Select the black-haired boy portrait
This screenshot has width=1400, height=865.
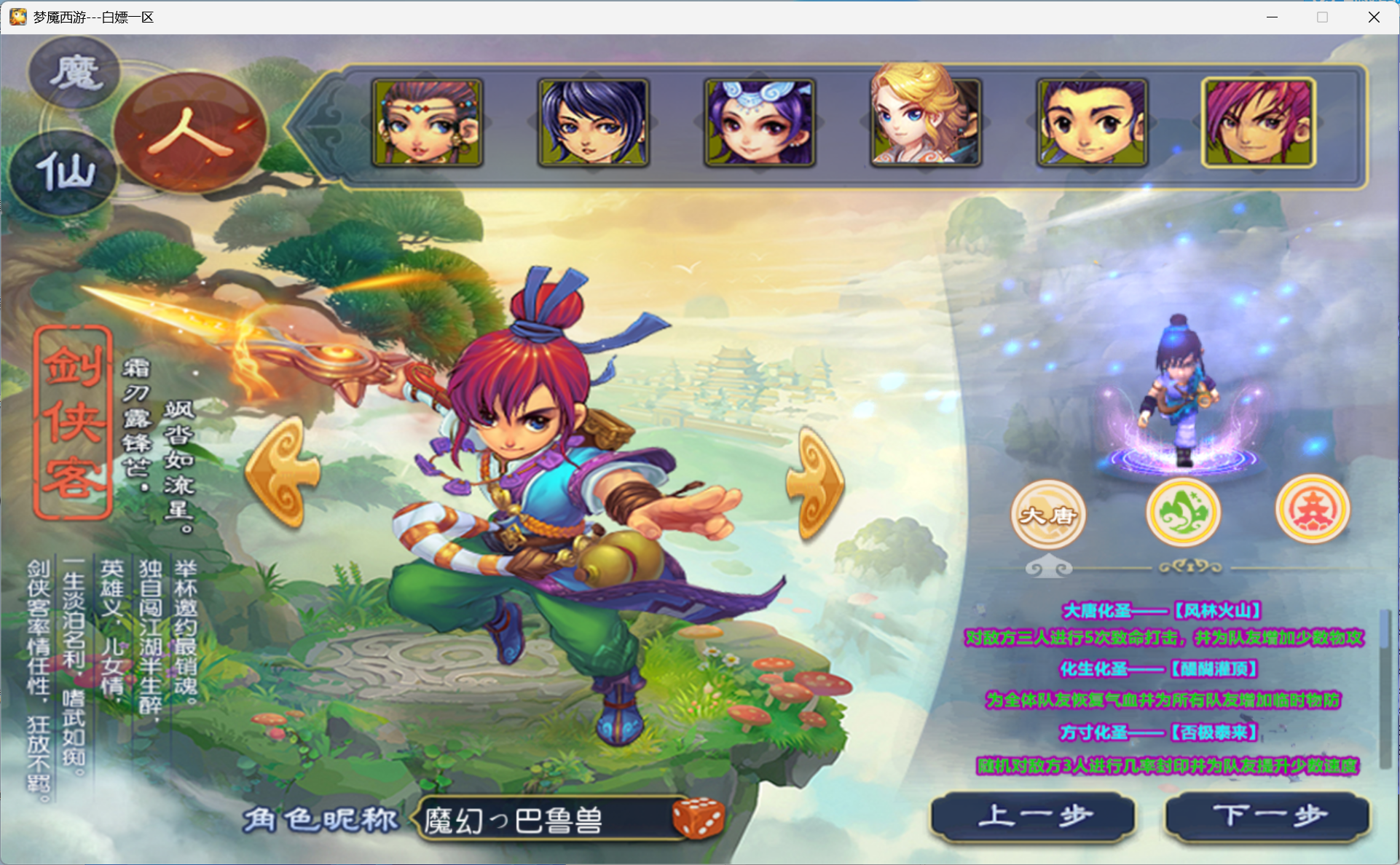point(1091,122)
